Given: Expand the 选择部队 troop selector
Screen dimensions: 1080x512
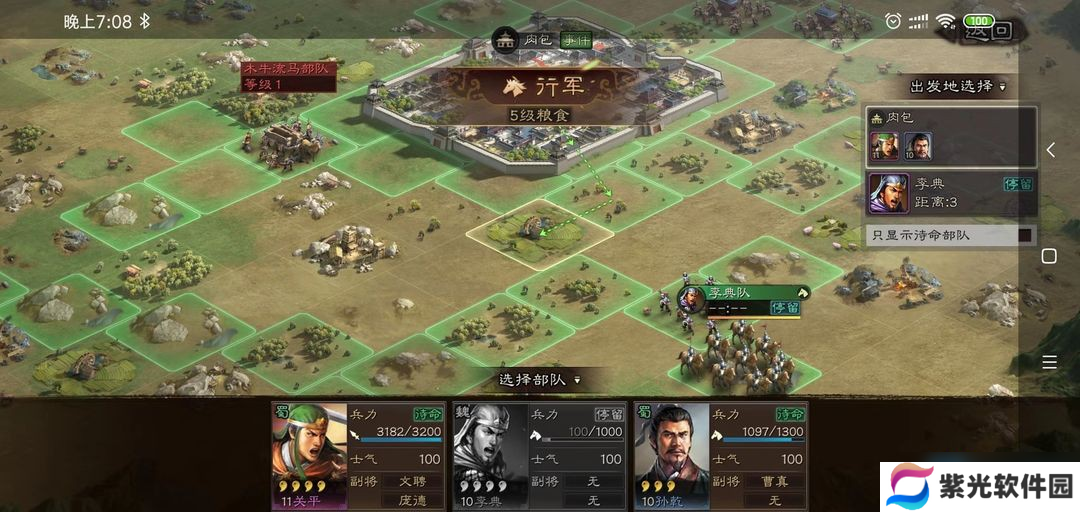Looking at the screenshot, I should (539, 380).
